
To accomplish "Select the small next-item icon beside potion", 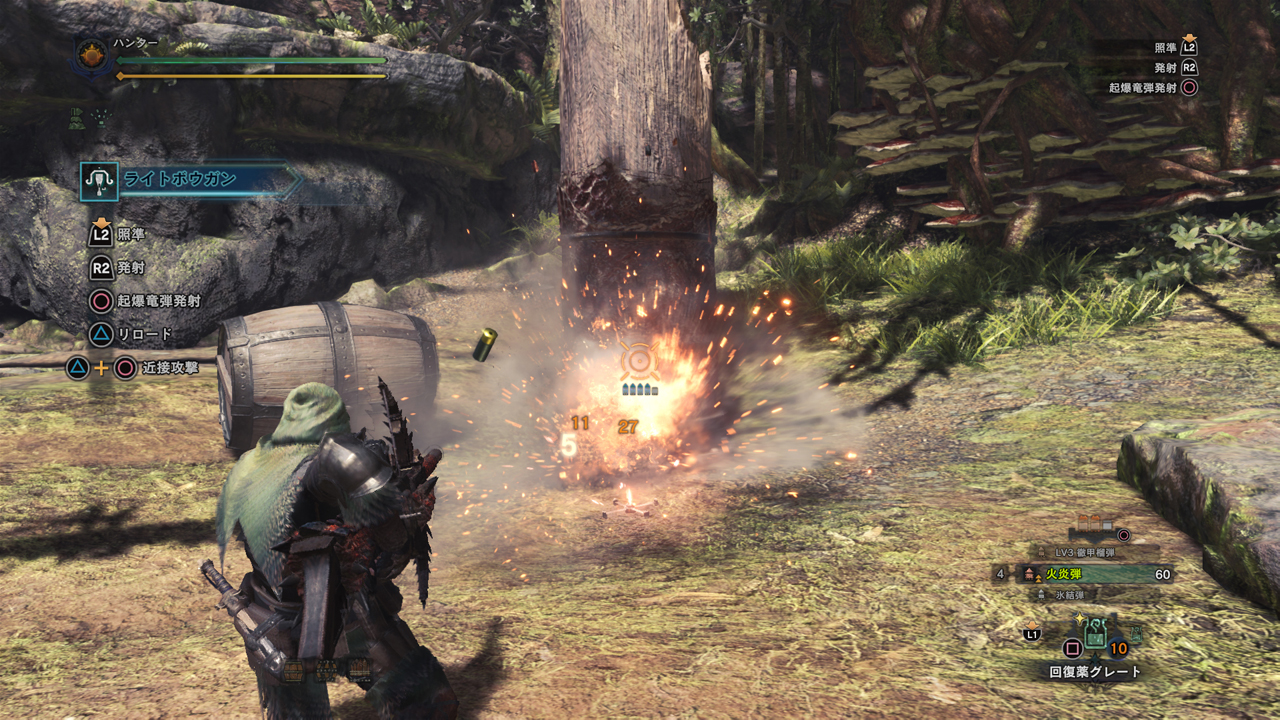I will pyautogui.click(x=1137, y=633).
